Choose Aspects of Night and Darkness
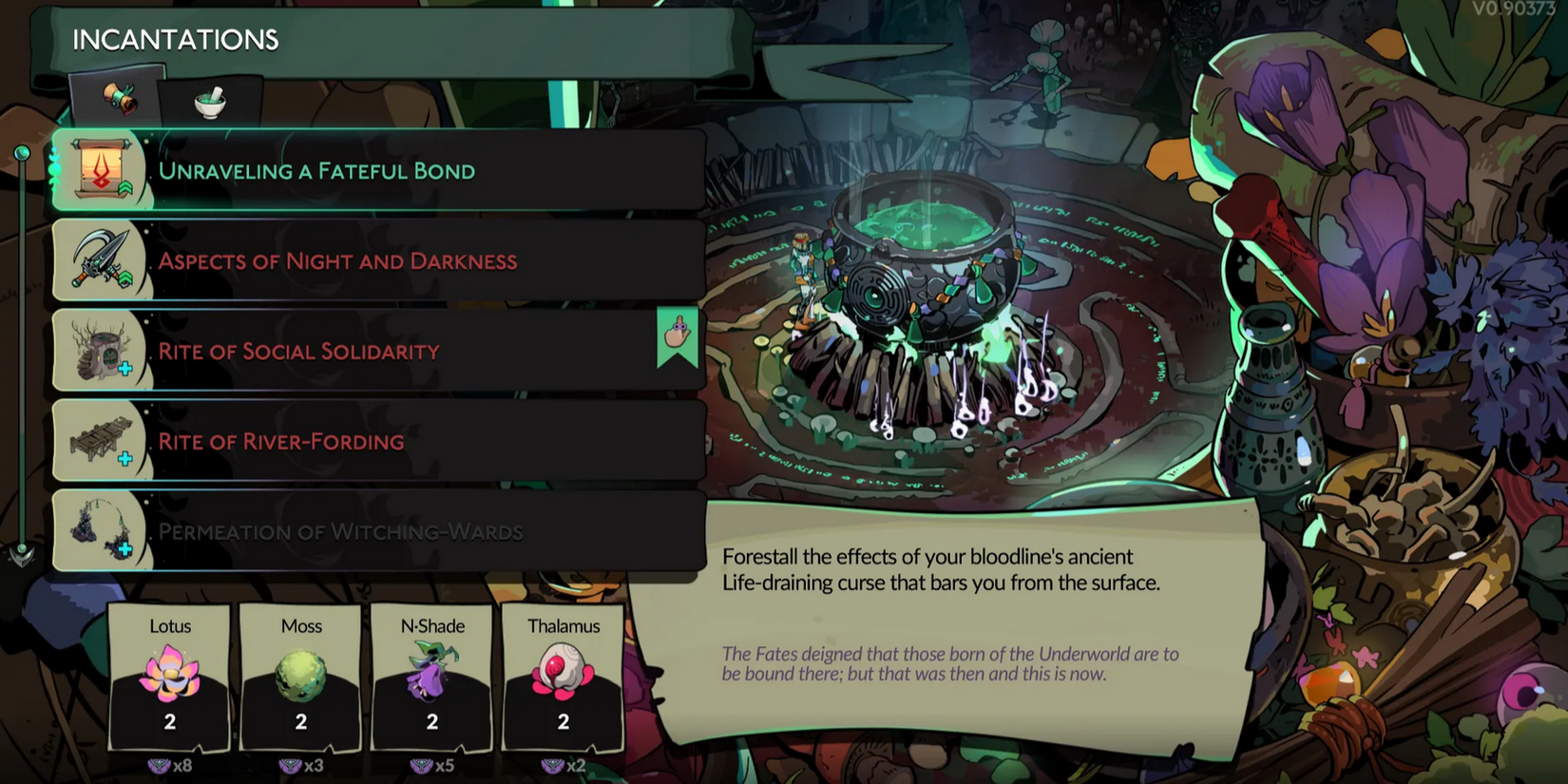The image size is (1568, 784). (x=380, y=261)
